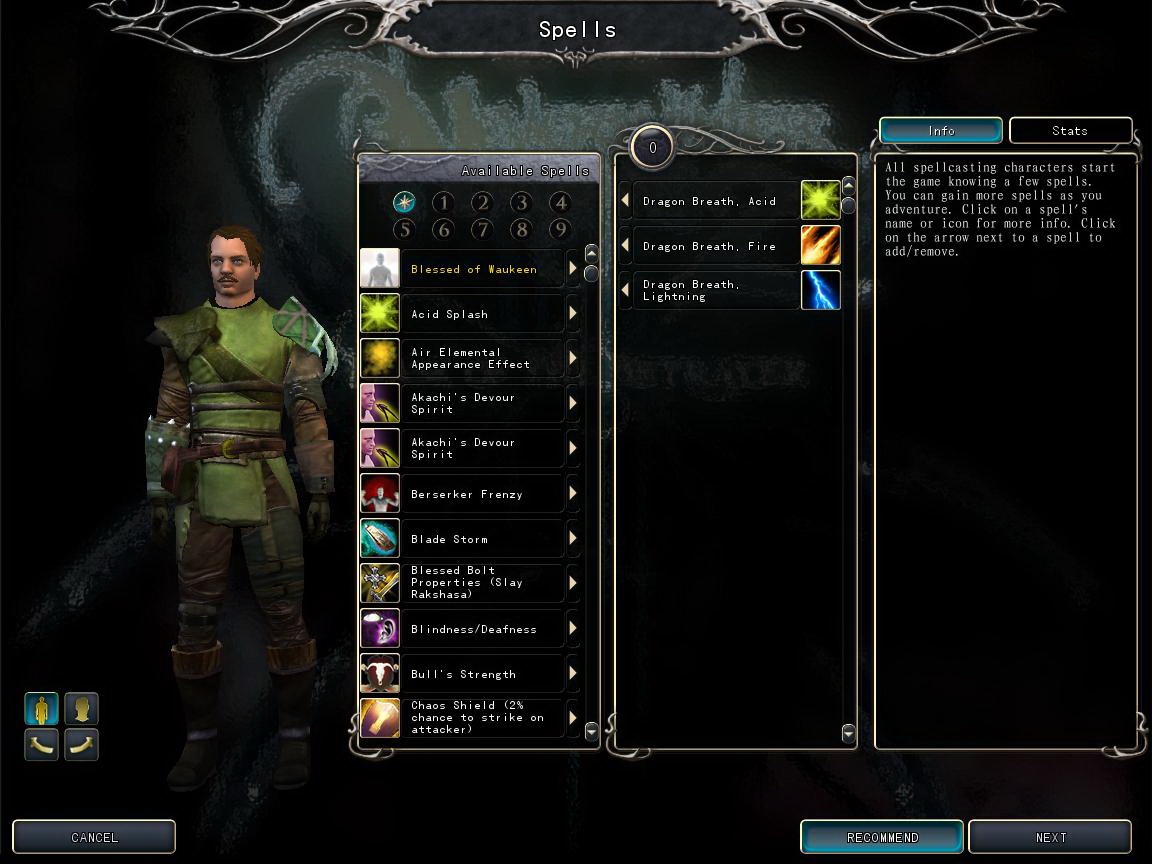The height and width of the screenshot is (864, 1152).
Task: Choose Chaos Shield spell entry
Action: tap(477, 717)
